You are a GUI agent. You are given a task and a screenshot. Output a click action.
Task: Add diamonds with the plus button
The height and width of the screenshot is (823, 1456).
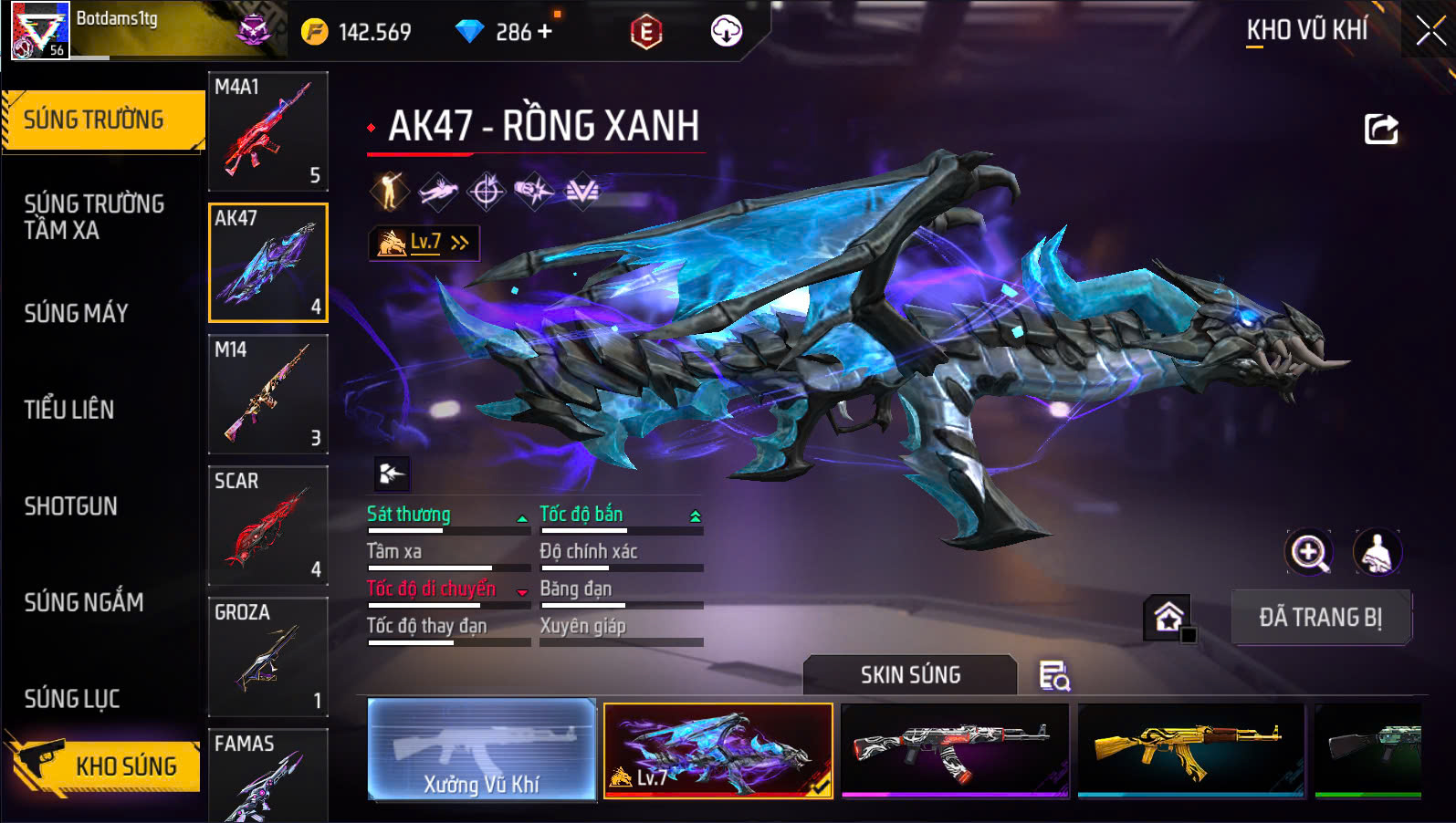tap(545, 32)
